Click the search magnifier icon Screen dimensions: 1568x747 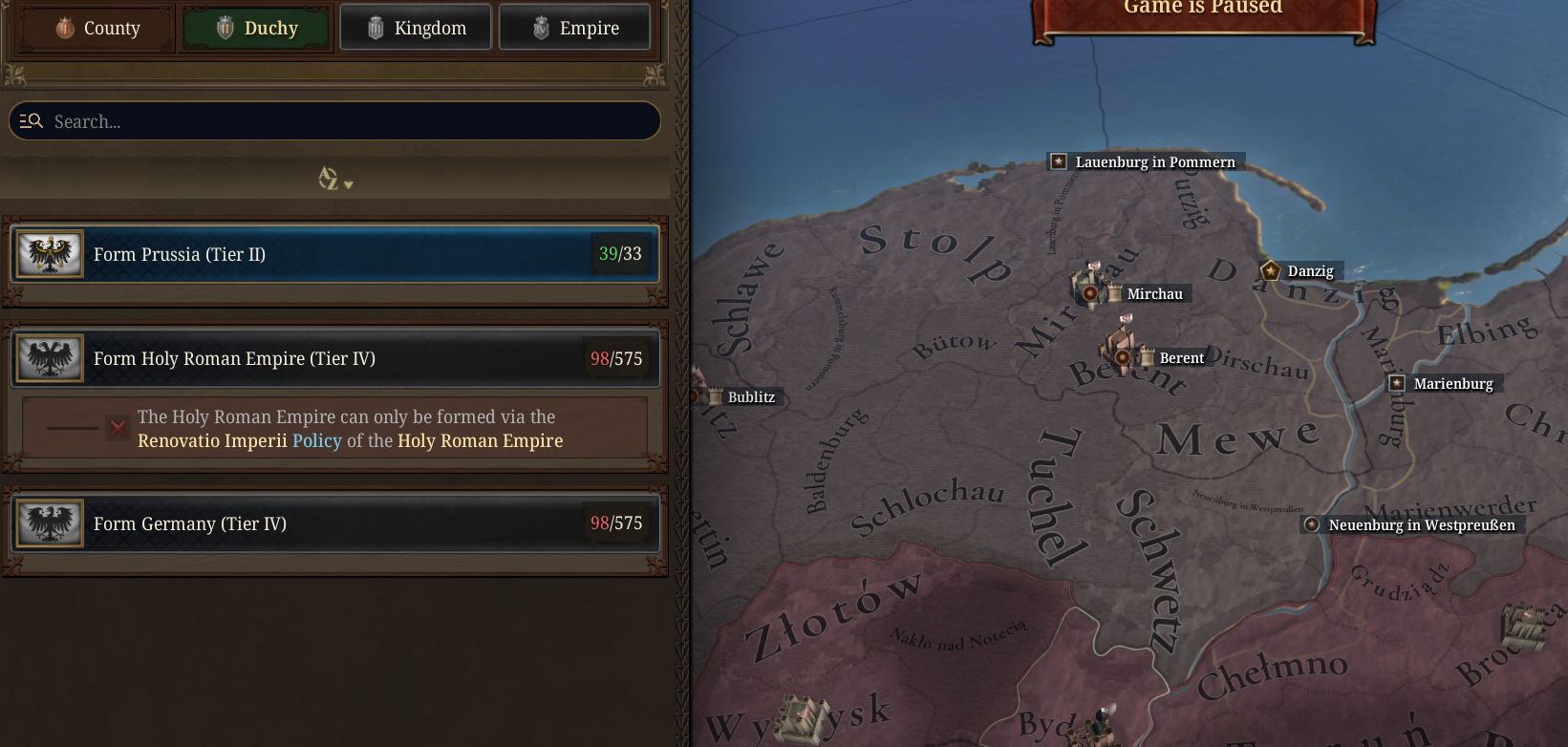[32, 120]
